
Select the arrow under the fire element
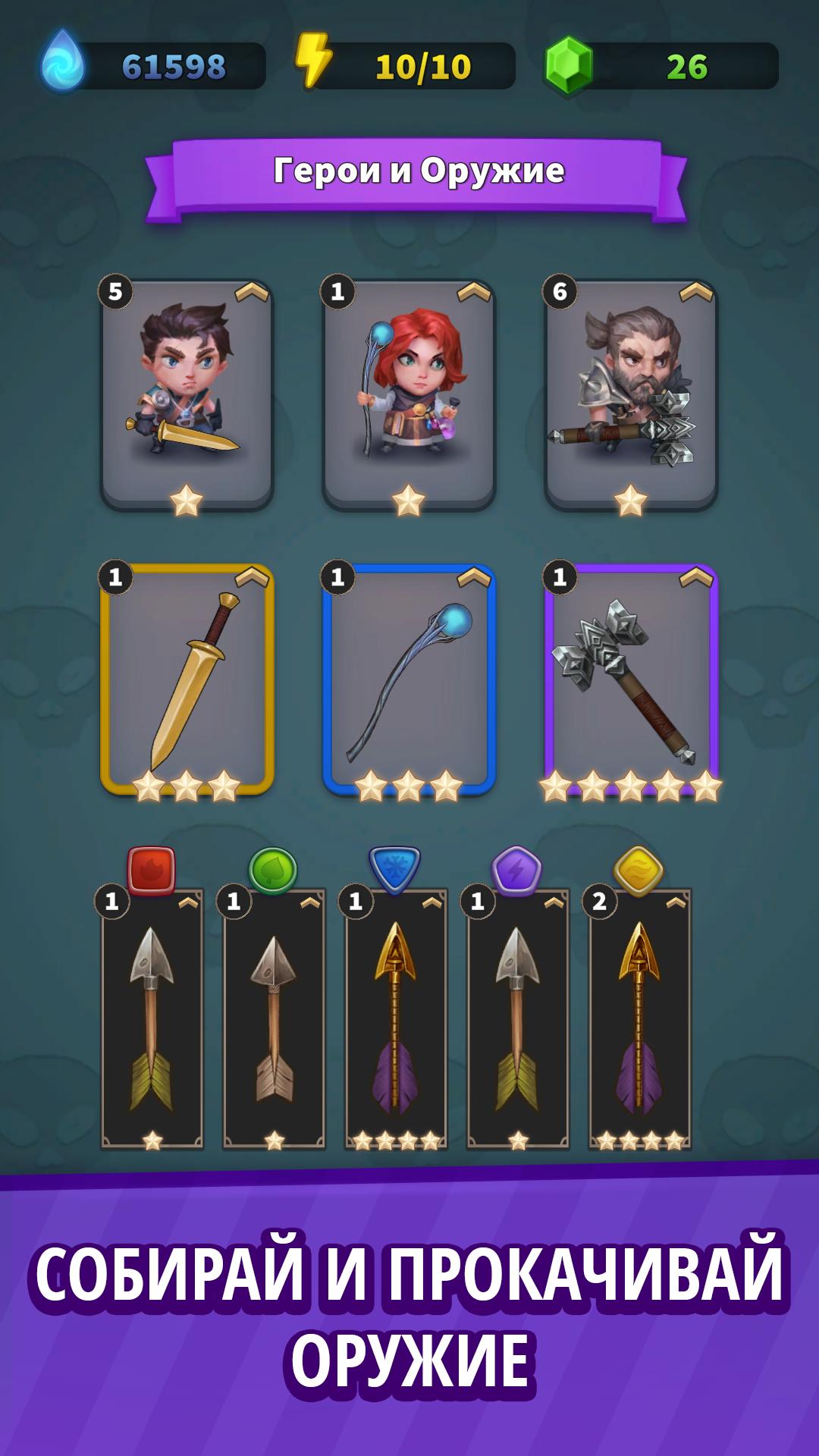click(152, 1020)
